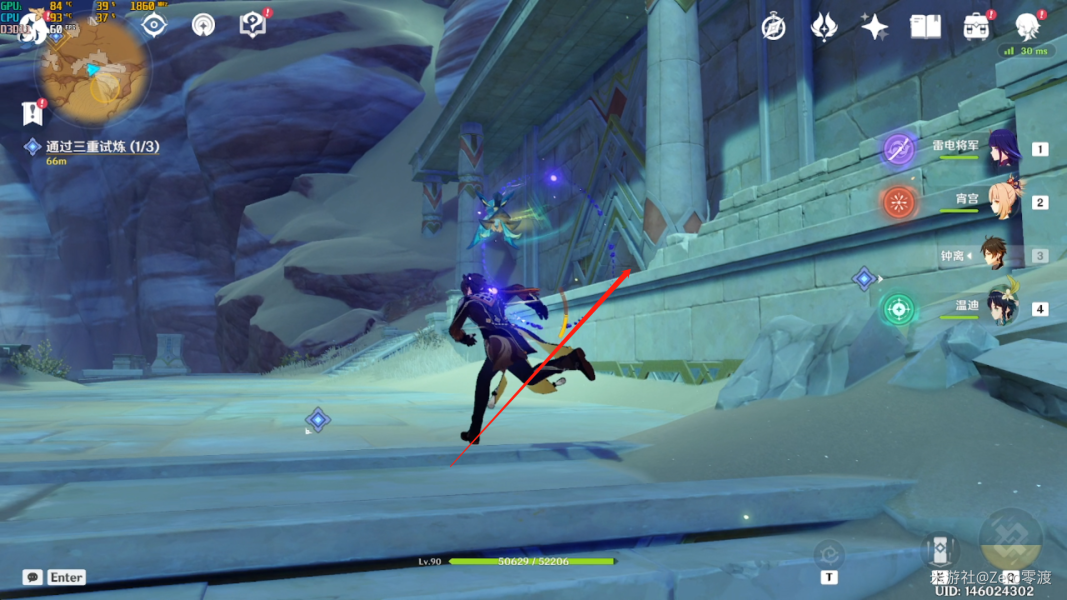
Task: Open the Wish winged star icon
Action: [x=823, y=27]
